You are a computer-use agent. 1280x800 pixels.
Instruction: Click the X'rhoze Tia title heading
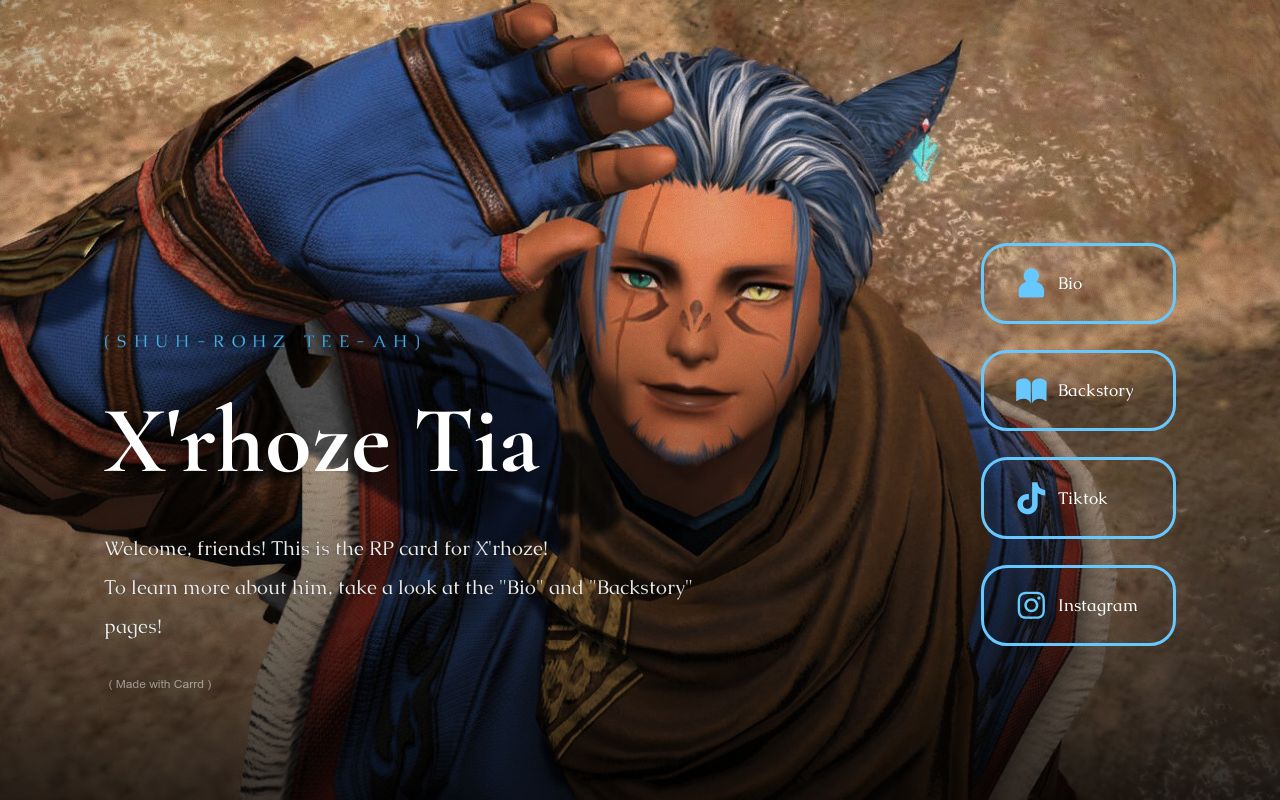tap(320, 443)
